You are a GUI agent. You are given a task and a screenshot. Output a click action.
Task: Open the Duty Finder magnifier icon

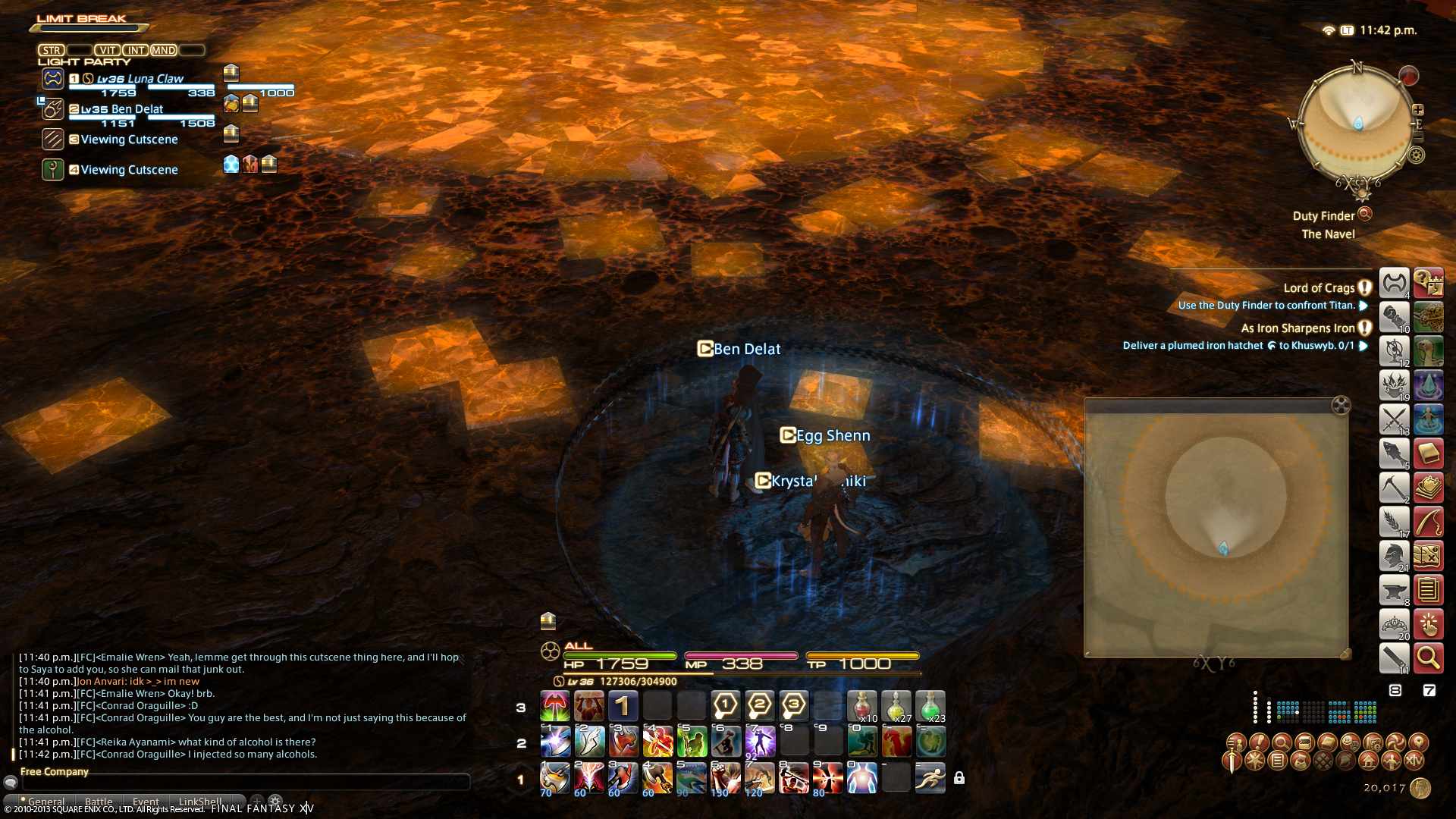tap(1365, 214)
